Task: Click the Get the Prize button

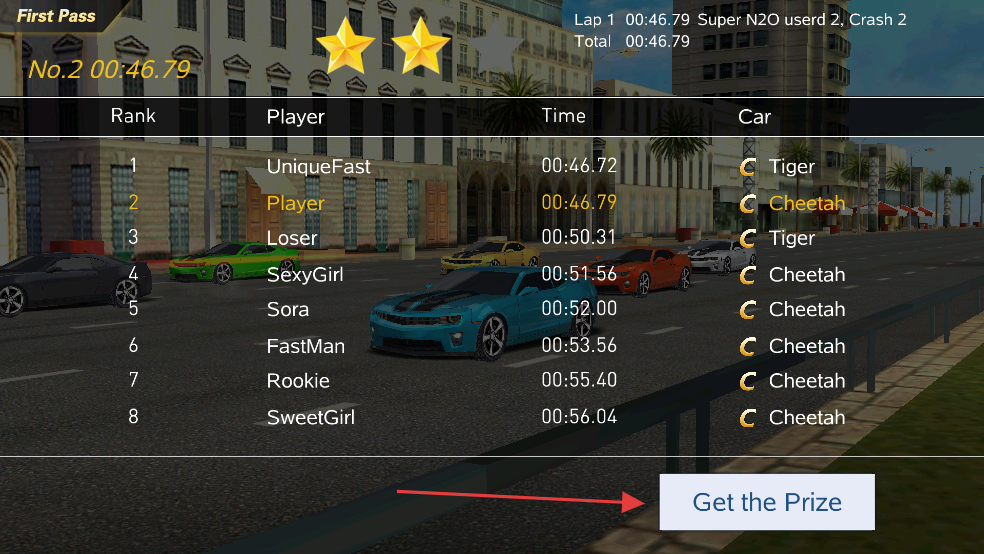Action: pos(767,502)
